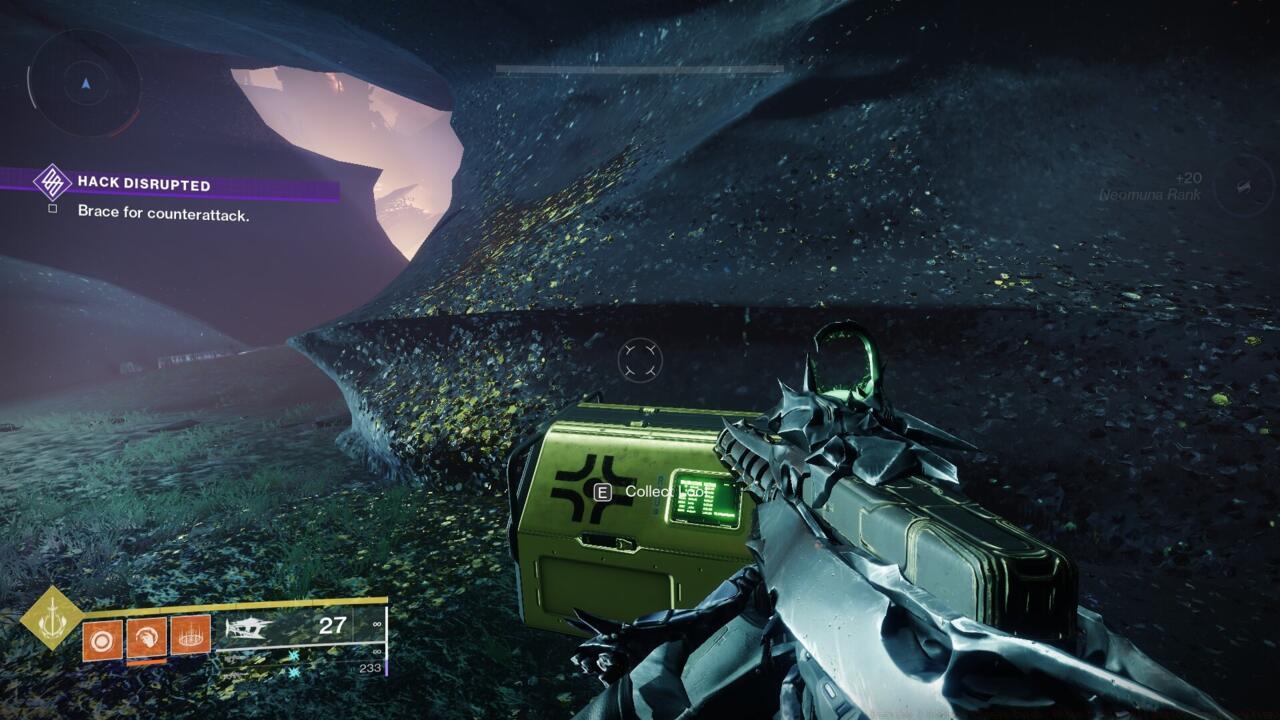Click the radar in the top-left corner

point(84,84)
